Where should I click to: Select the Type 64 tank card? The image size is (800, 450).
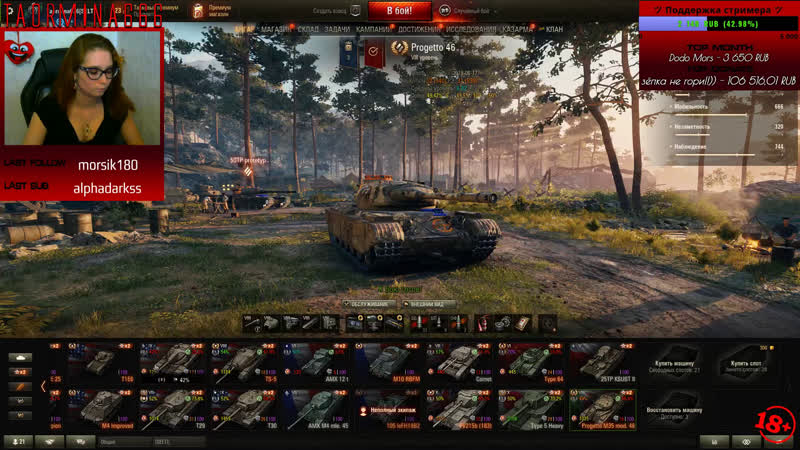[x=536, y=363]
